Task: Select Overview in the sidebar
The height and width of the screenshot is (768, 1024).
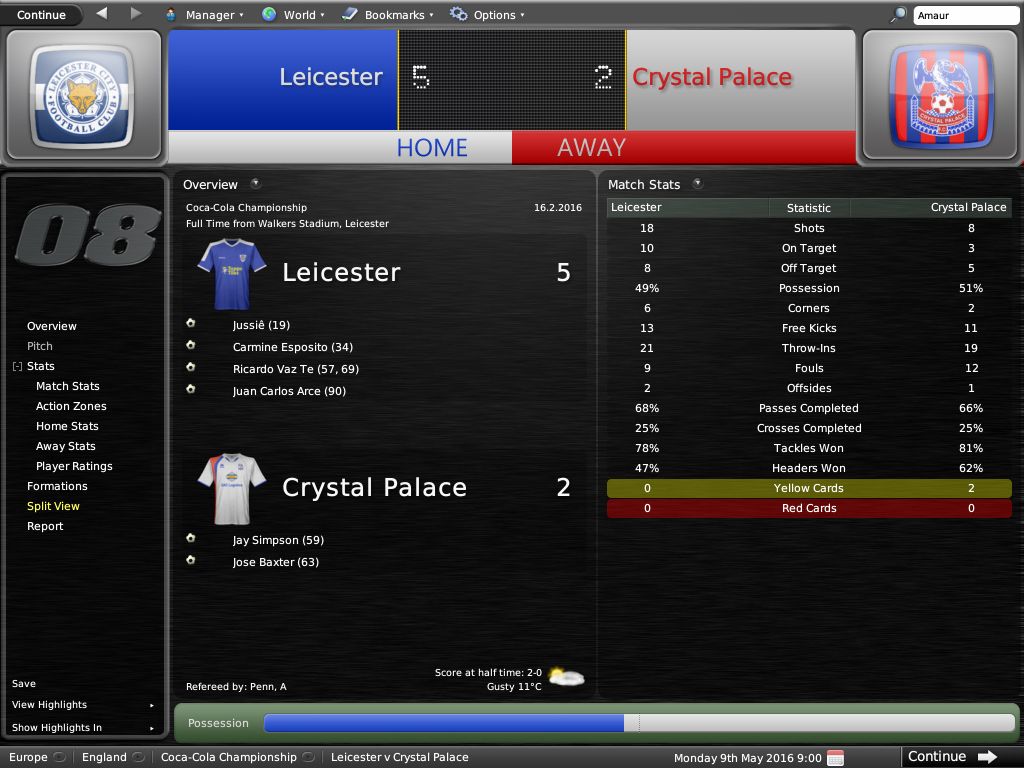Action: click(52, 326)
